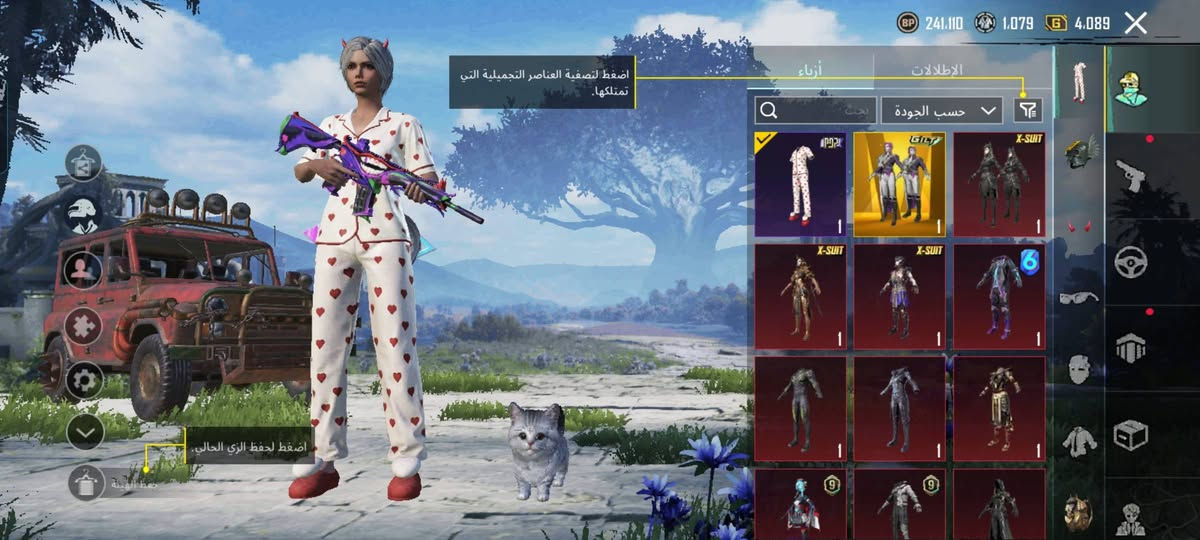Close the inventory with the X button
This screenshot has width=1200, height=540.
click(x=1135, y=23)
